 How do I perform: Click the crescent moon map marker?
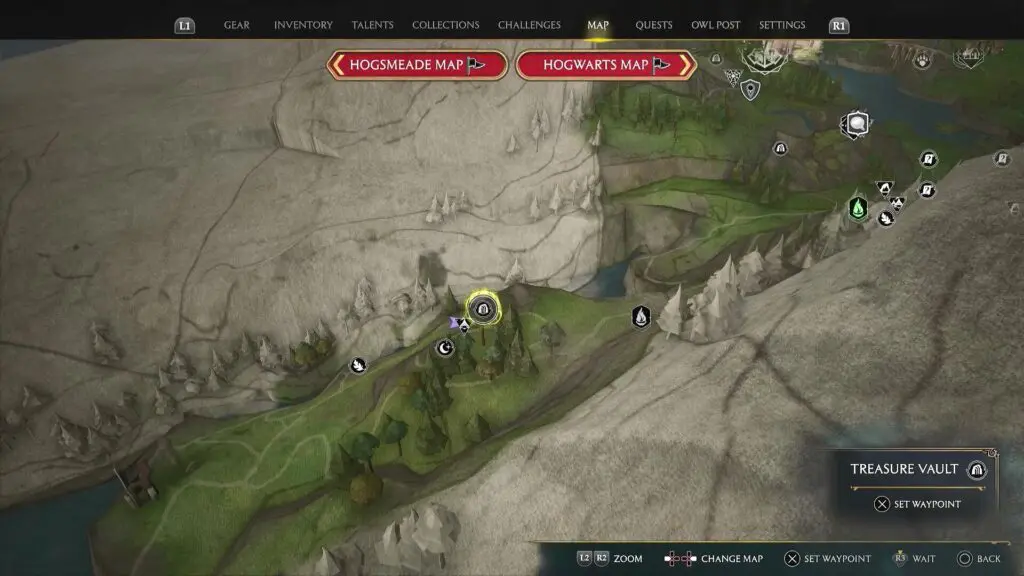(446, 348)
